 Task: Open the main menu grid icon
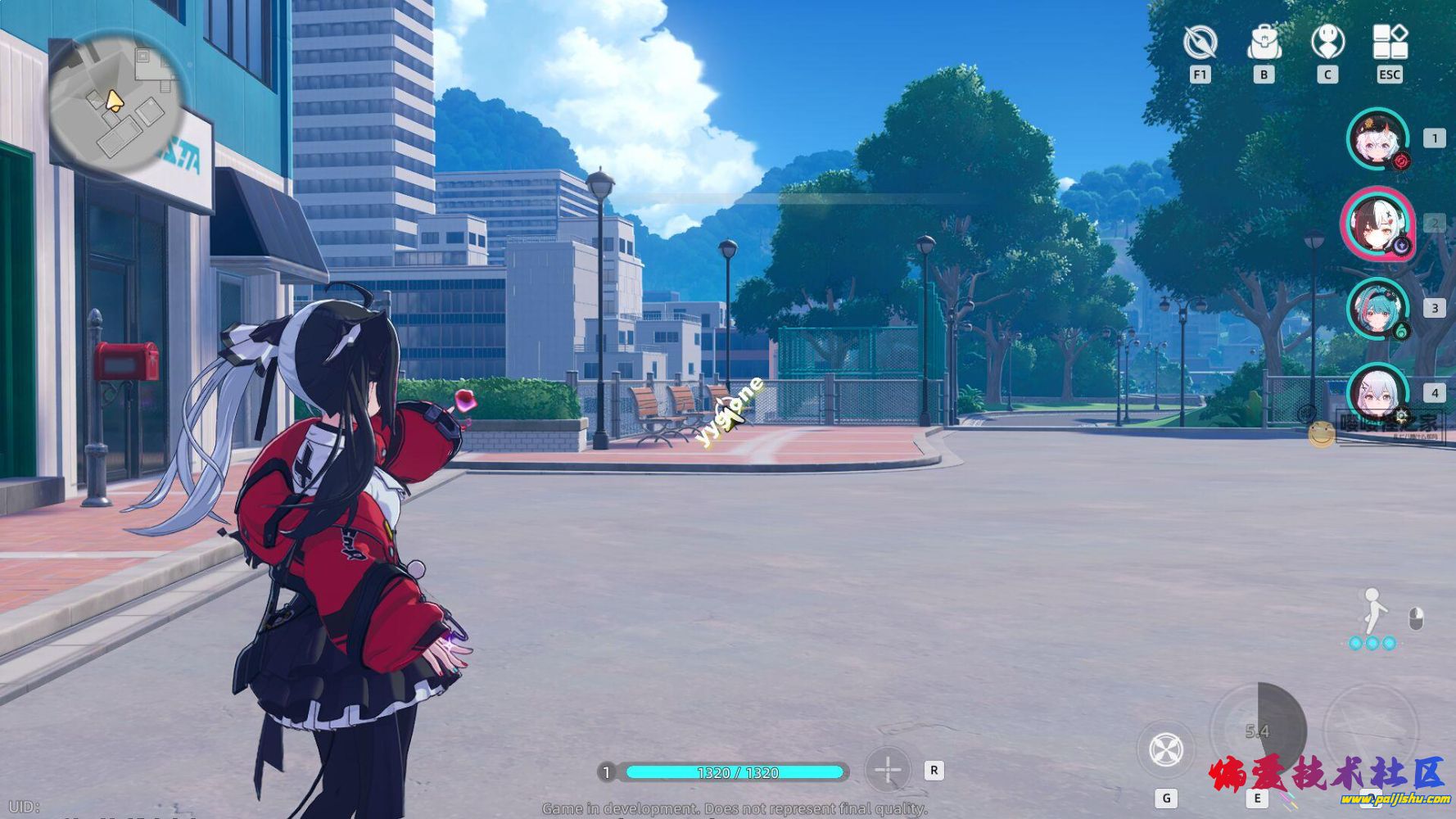(1390, 43)
